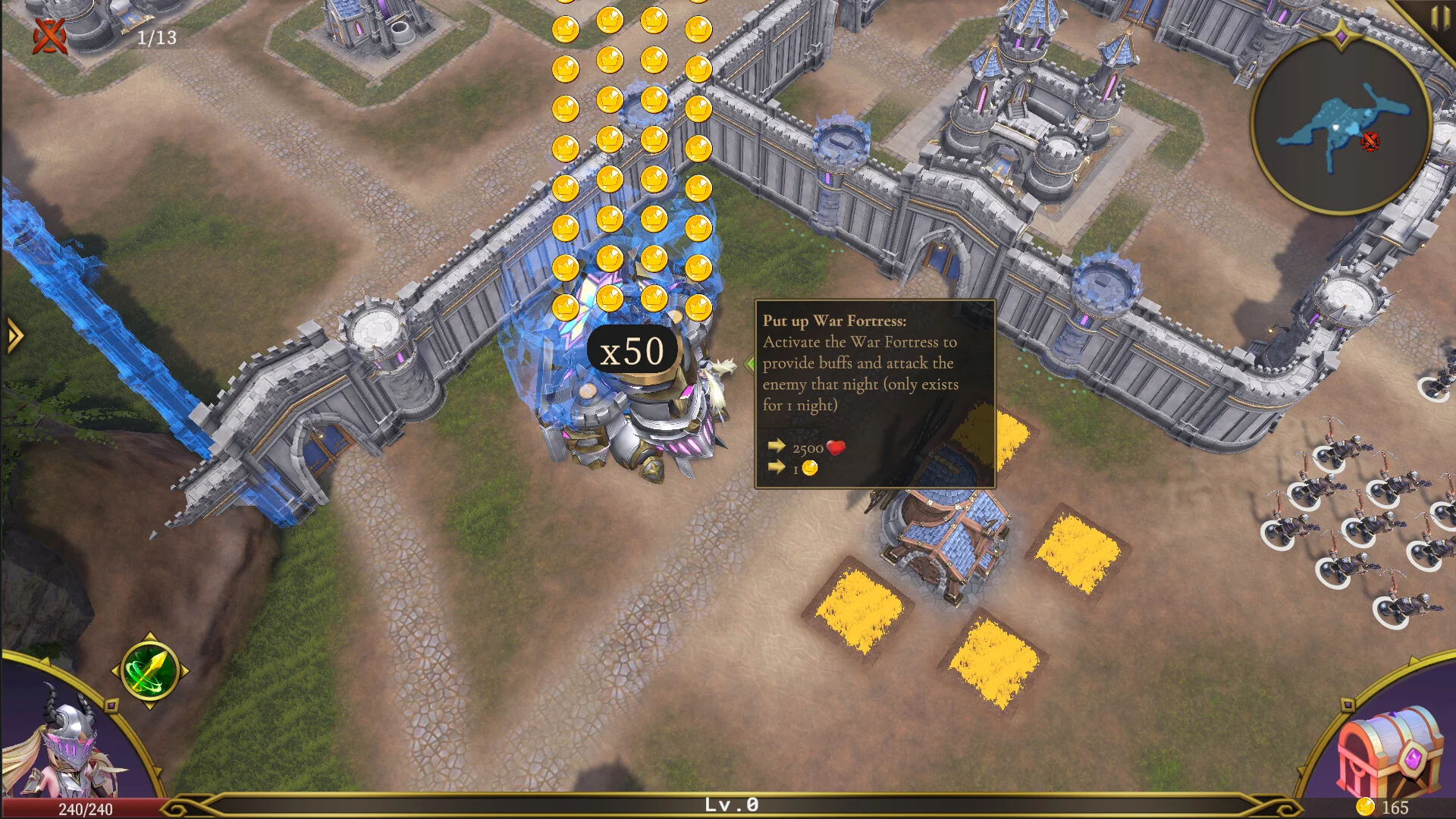
Task: Pause the game with the top-right button
Action: click(x=1440, y=18)
